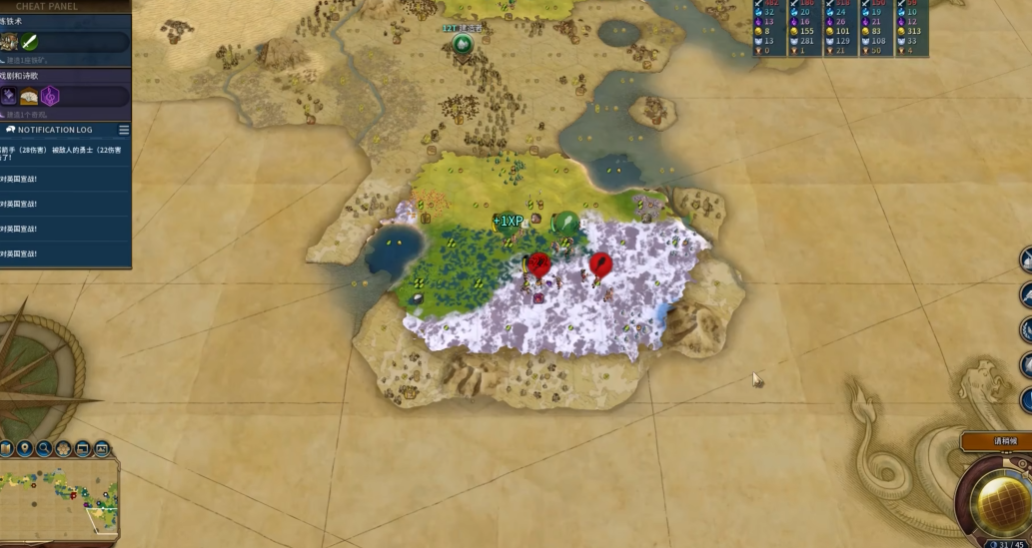The width and height of the screenshot is (1032, 548).
Task: Toggle the hex grid map option
Action: point(63,449)
